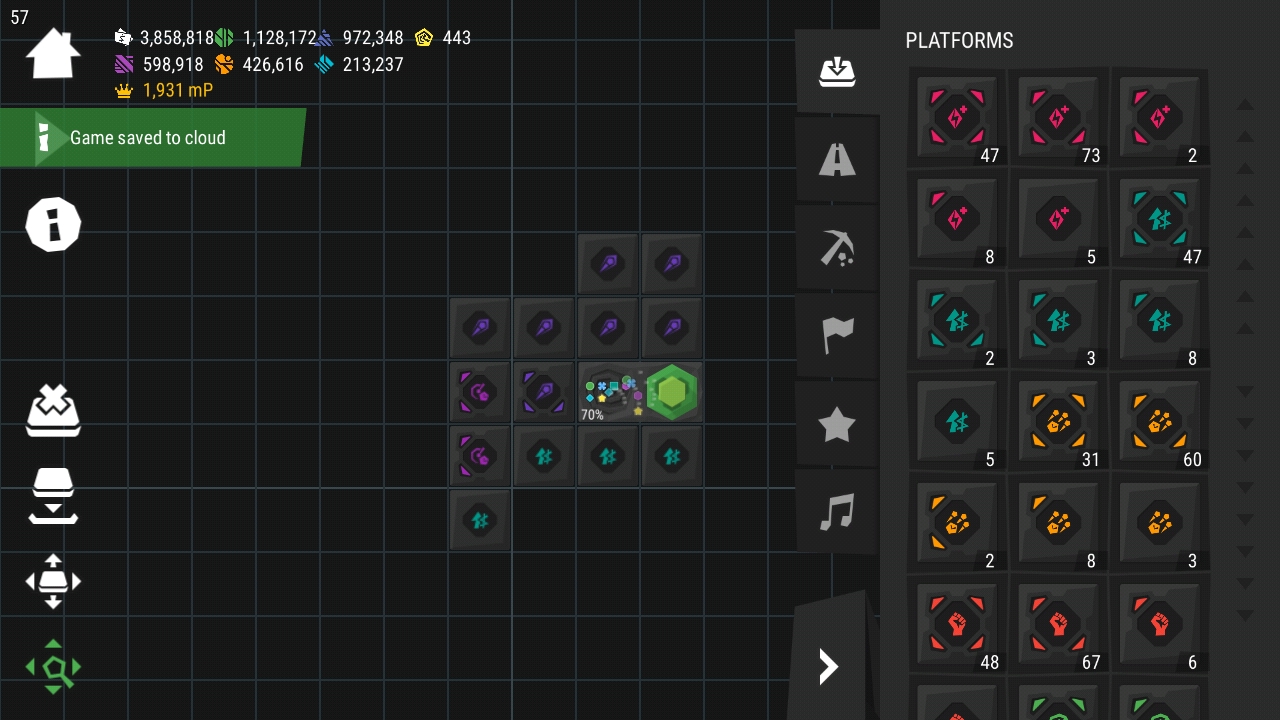Select the star category tab
Viewport: 1280px width, 720px height.
837,425
